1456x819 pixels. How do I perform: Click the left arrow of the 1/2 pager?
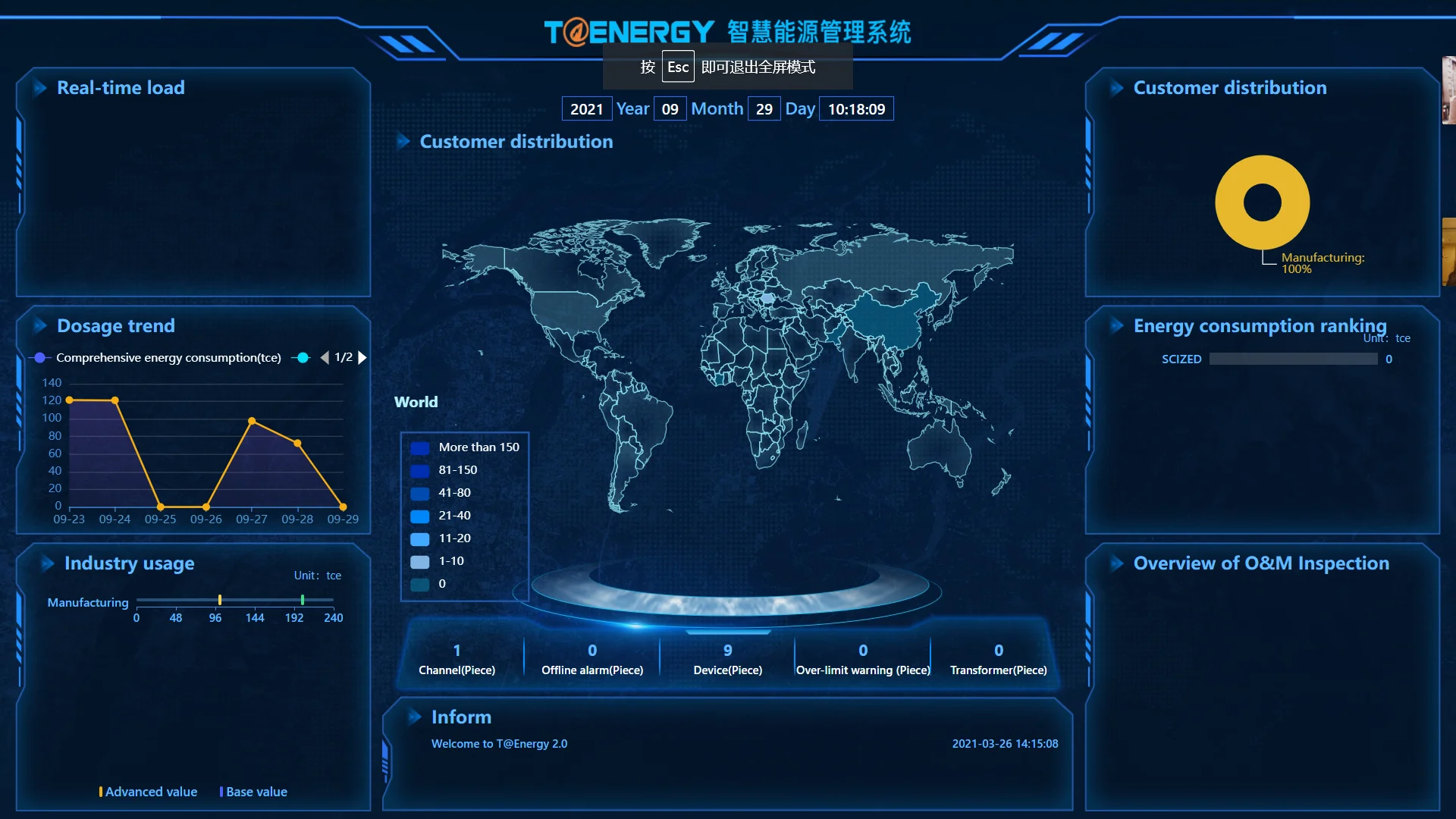325,357
